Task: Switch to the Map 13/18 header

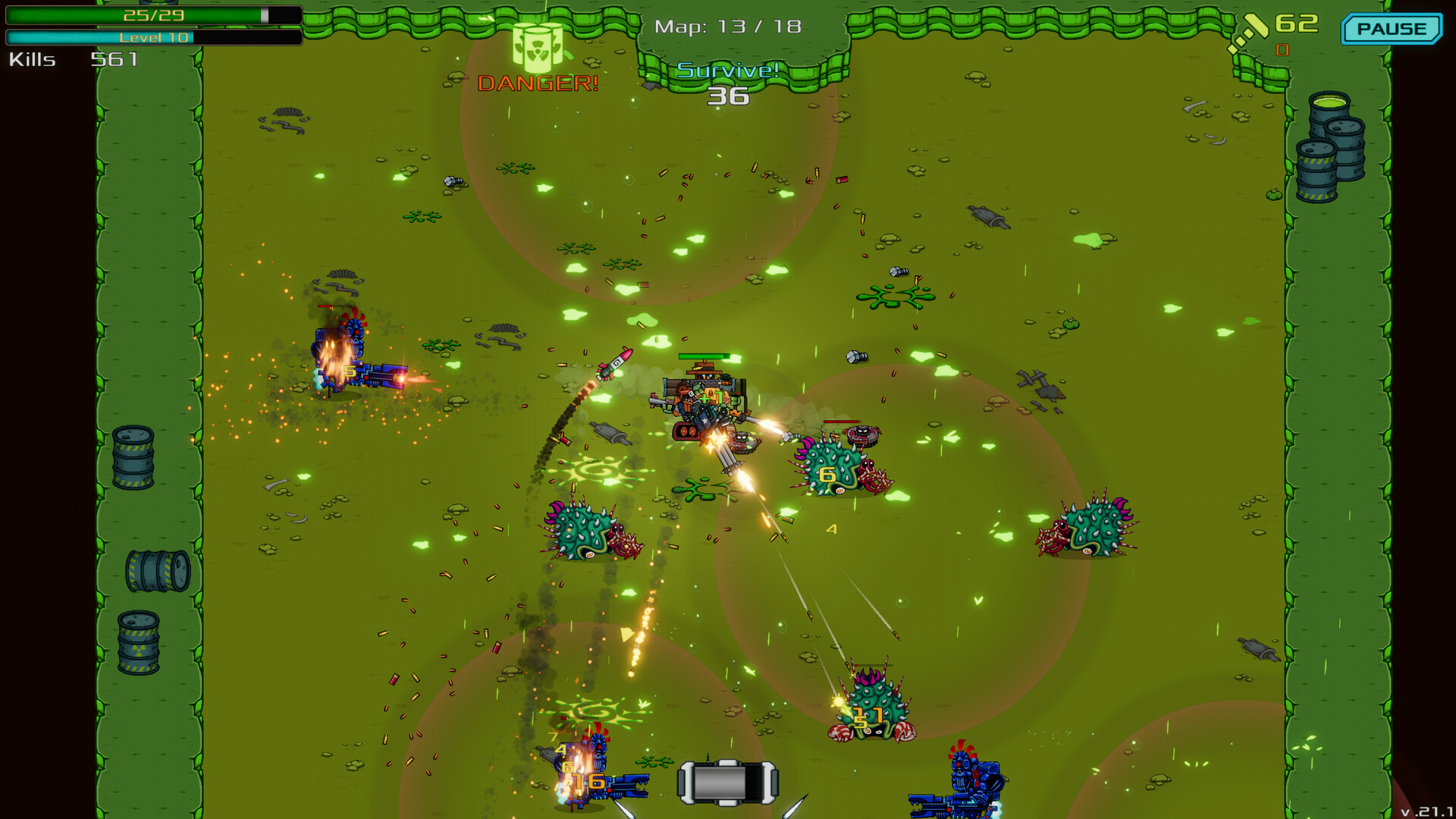Action: point(726,26)
